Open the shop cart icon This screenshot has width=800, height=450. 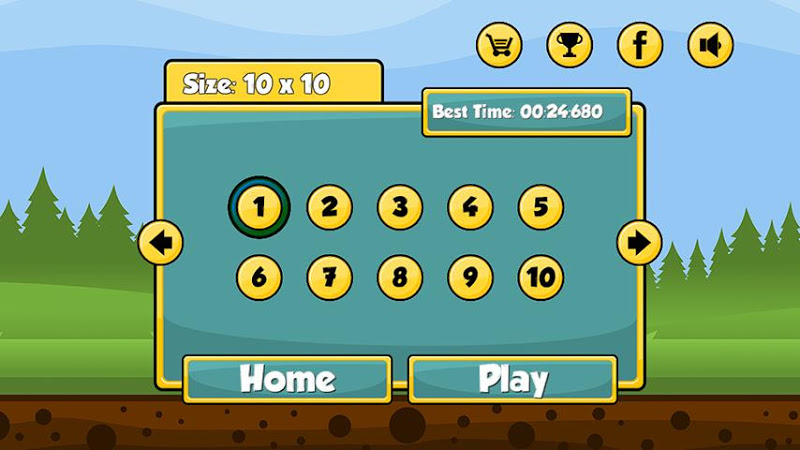(499, 45)
